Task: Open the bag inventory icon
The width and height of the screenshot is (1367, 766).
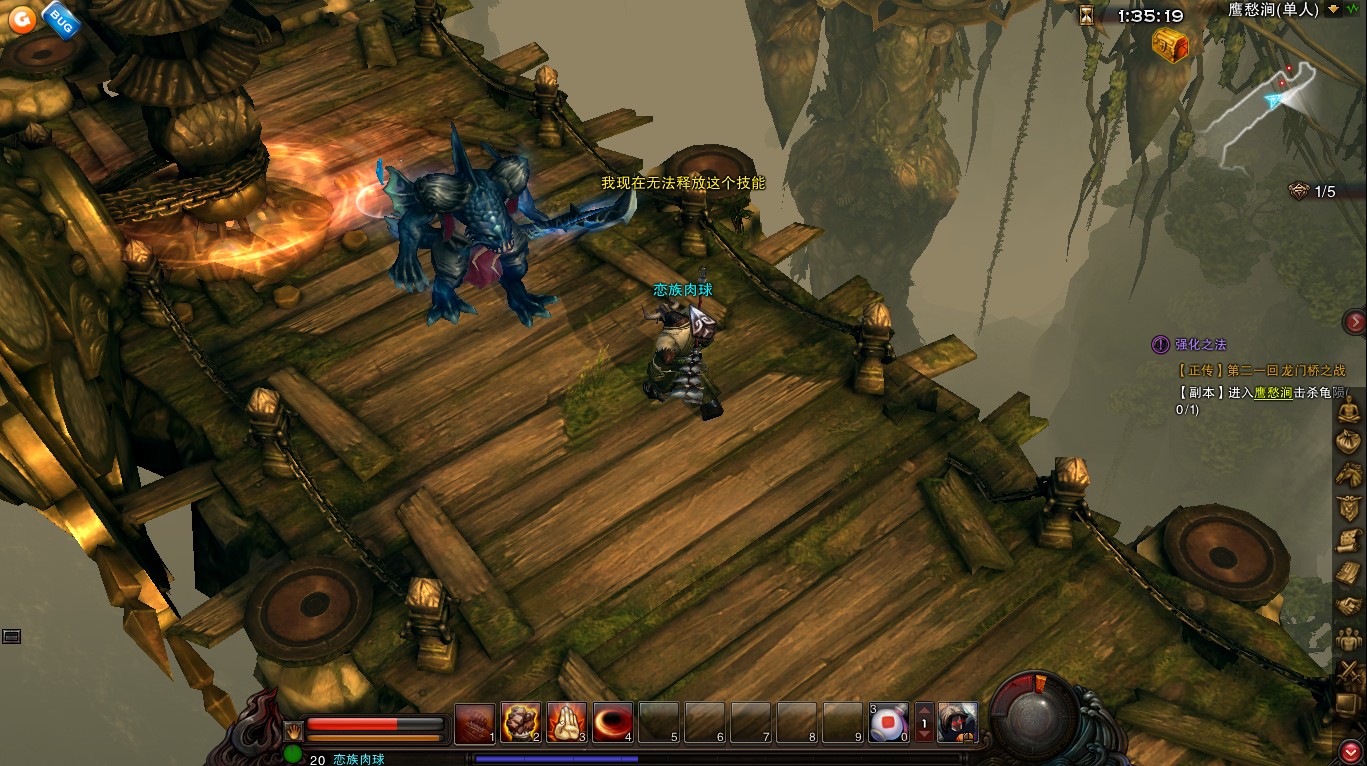Action: pos(1351,441)
